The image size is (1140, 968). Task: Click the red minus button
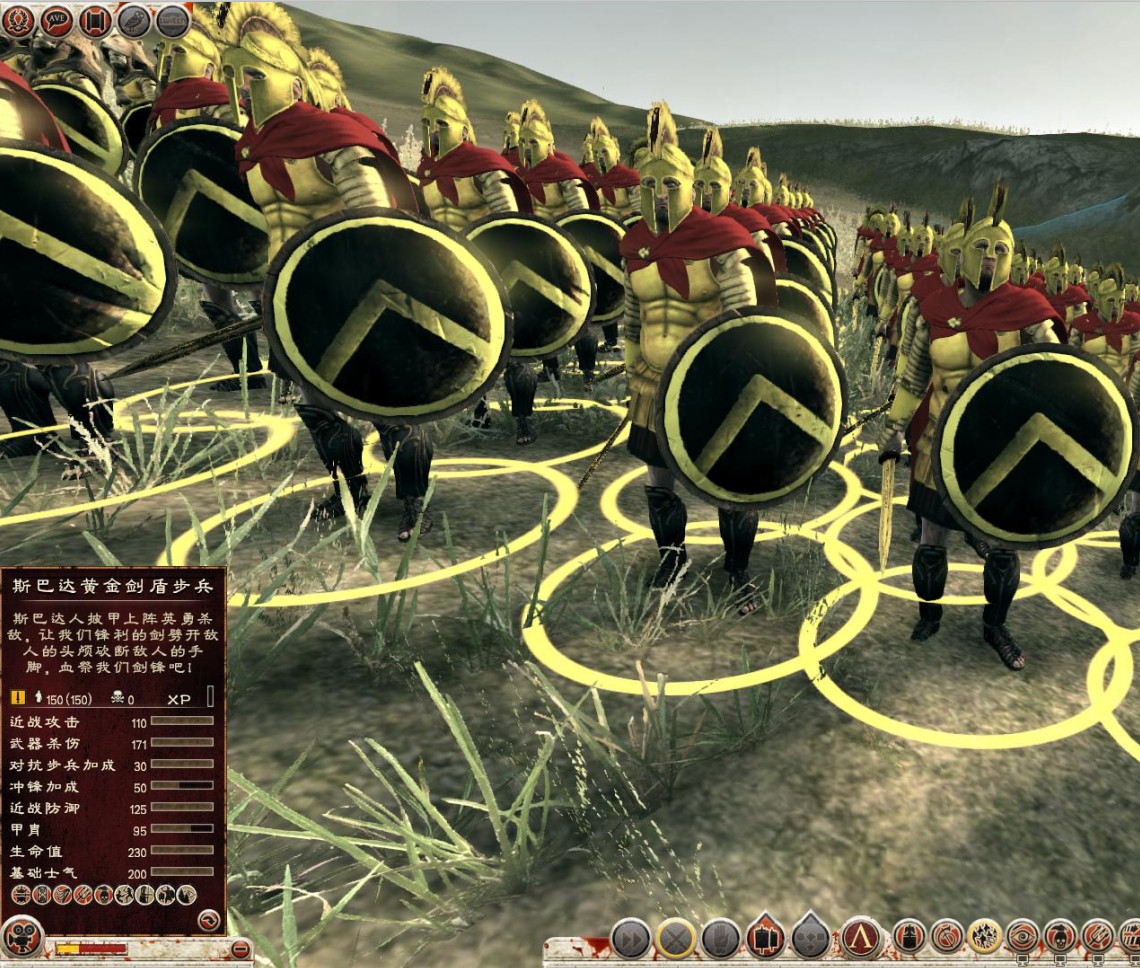[x=240, y=948]
